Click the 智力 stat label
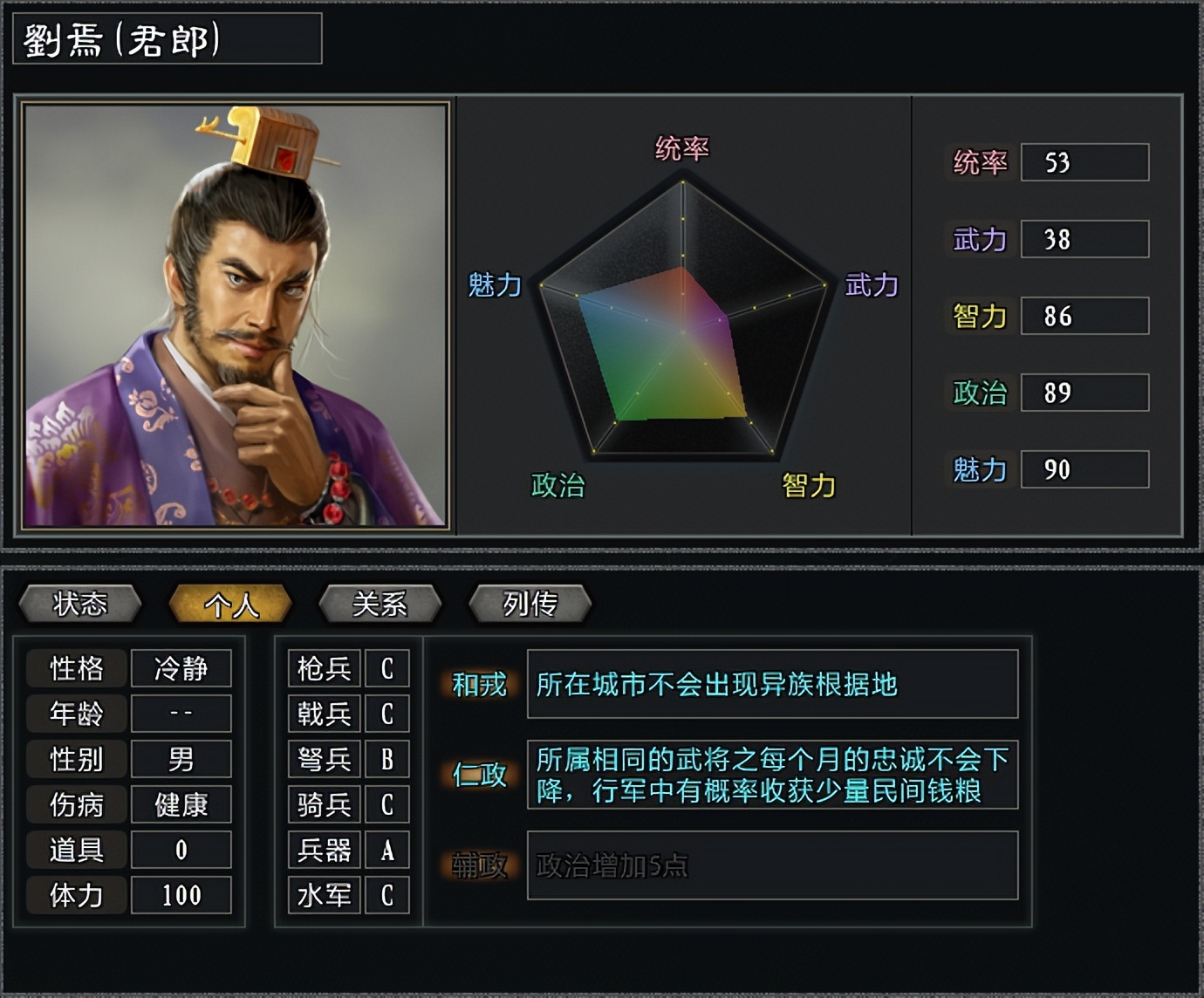The width and height of the screenshot is (1204, 998). tap(981, 316)
